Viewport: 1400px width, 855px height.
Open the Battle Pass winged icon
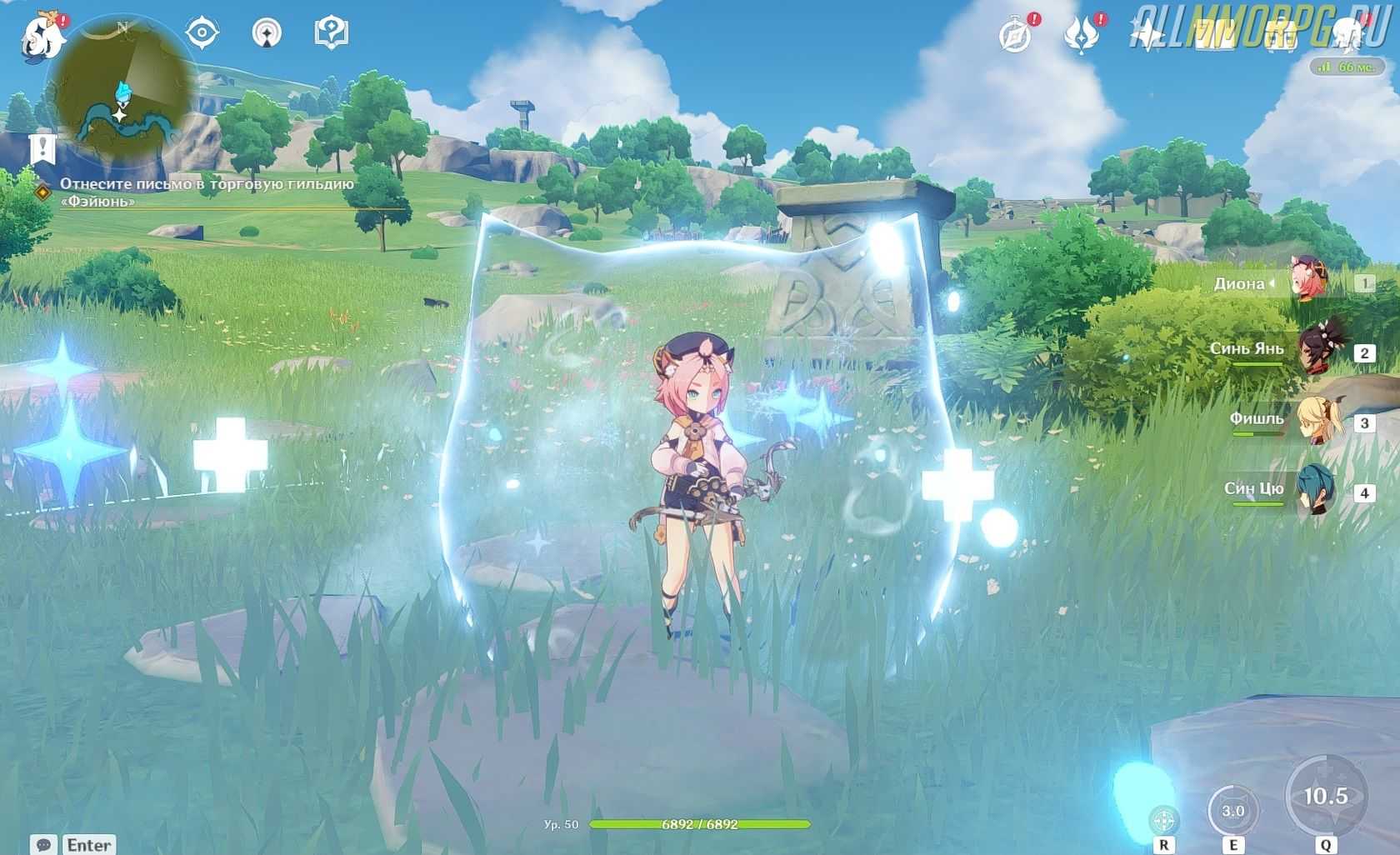coord(1081,36)
